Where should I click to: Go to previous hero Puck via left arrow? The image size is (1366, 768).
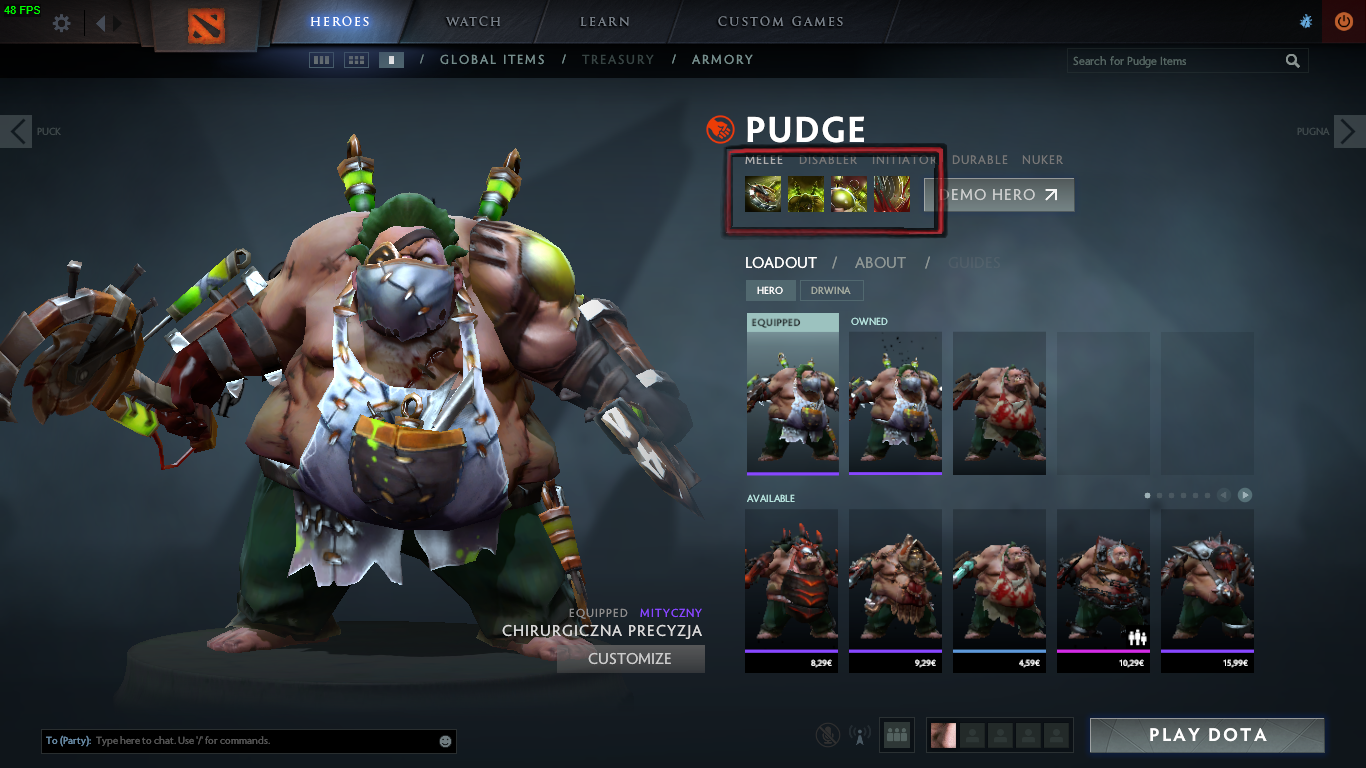click(16, 131)
